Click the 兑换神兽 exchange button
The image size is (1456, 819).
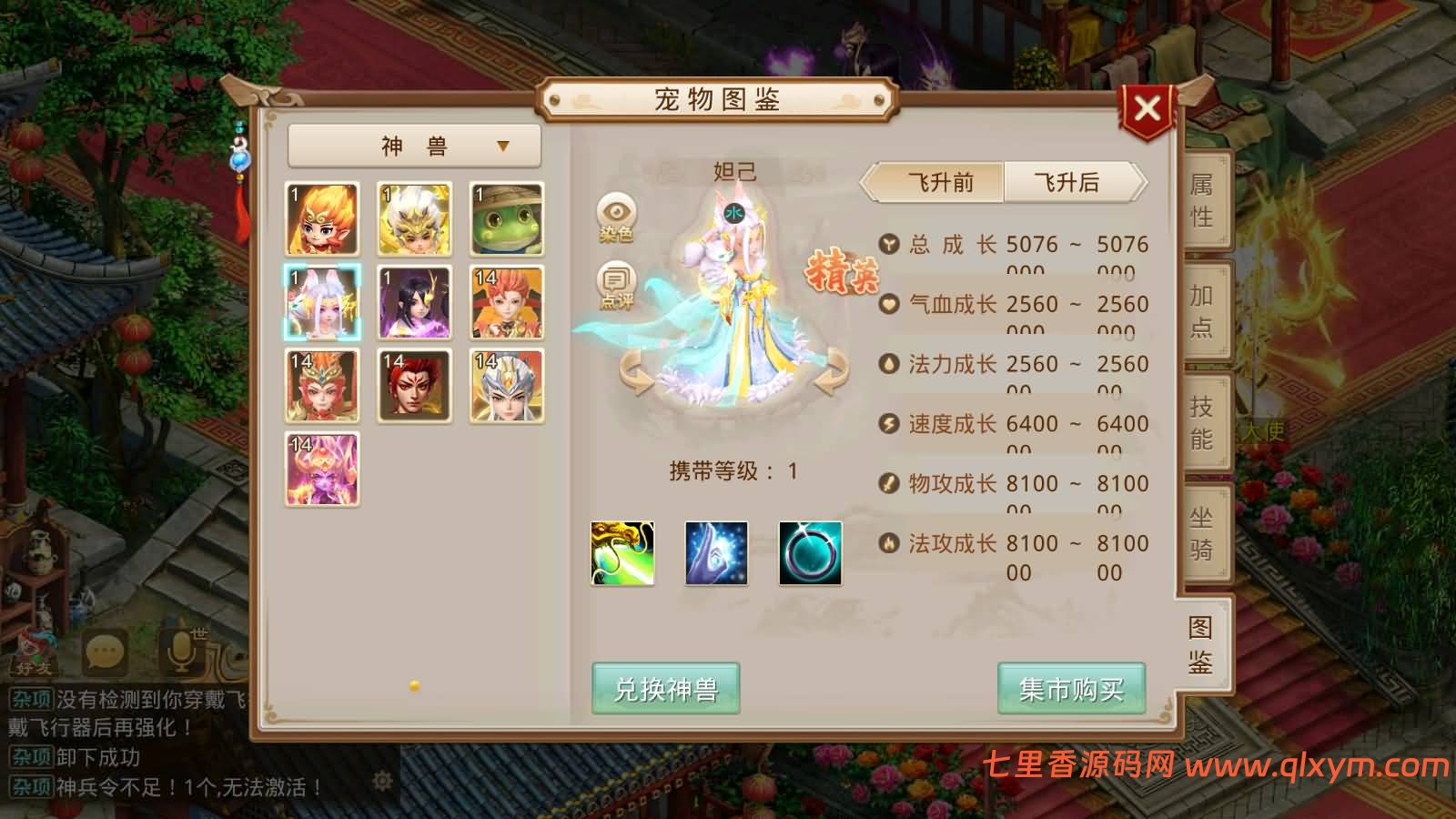click(x=665, y=690)
